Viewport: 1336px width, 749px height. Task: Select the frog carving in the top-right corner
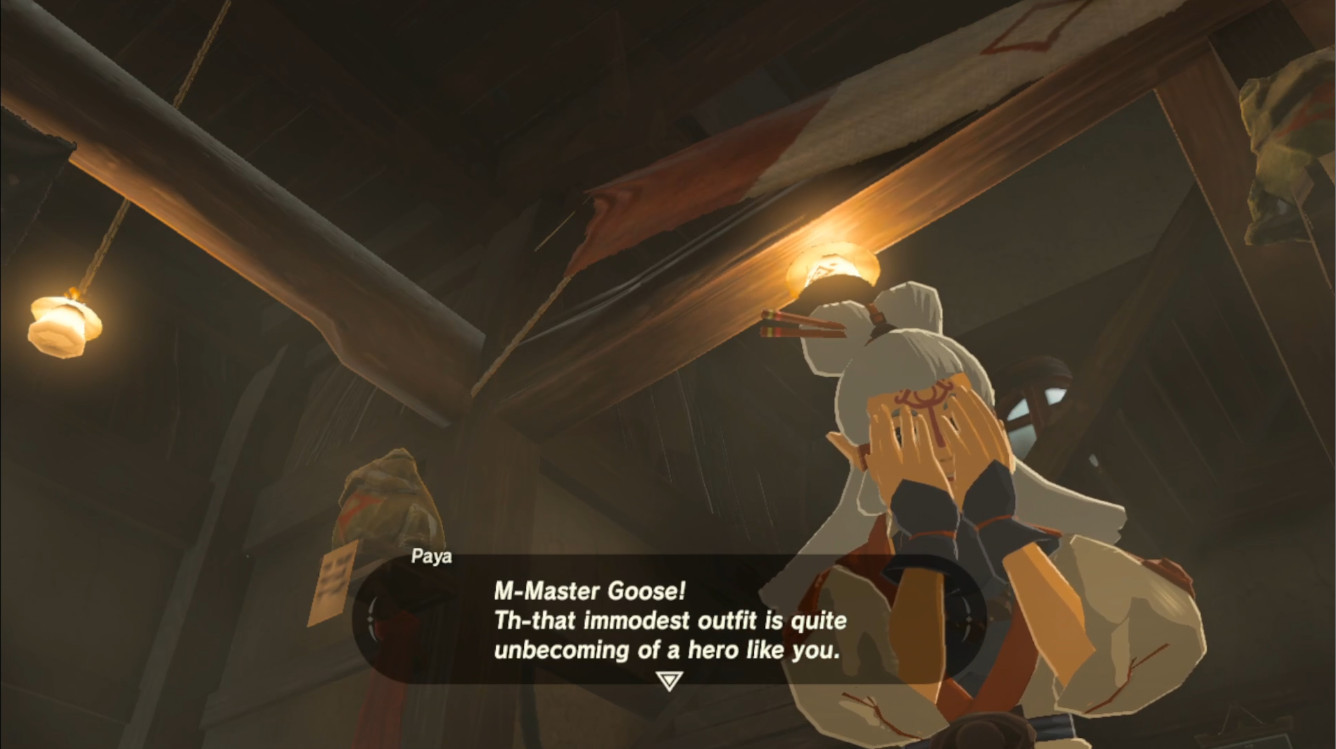1280,120
